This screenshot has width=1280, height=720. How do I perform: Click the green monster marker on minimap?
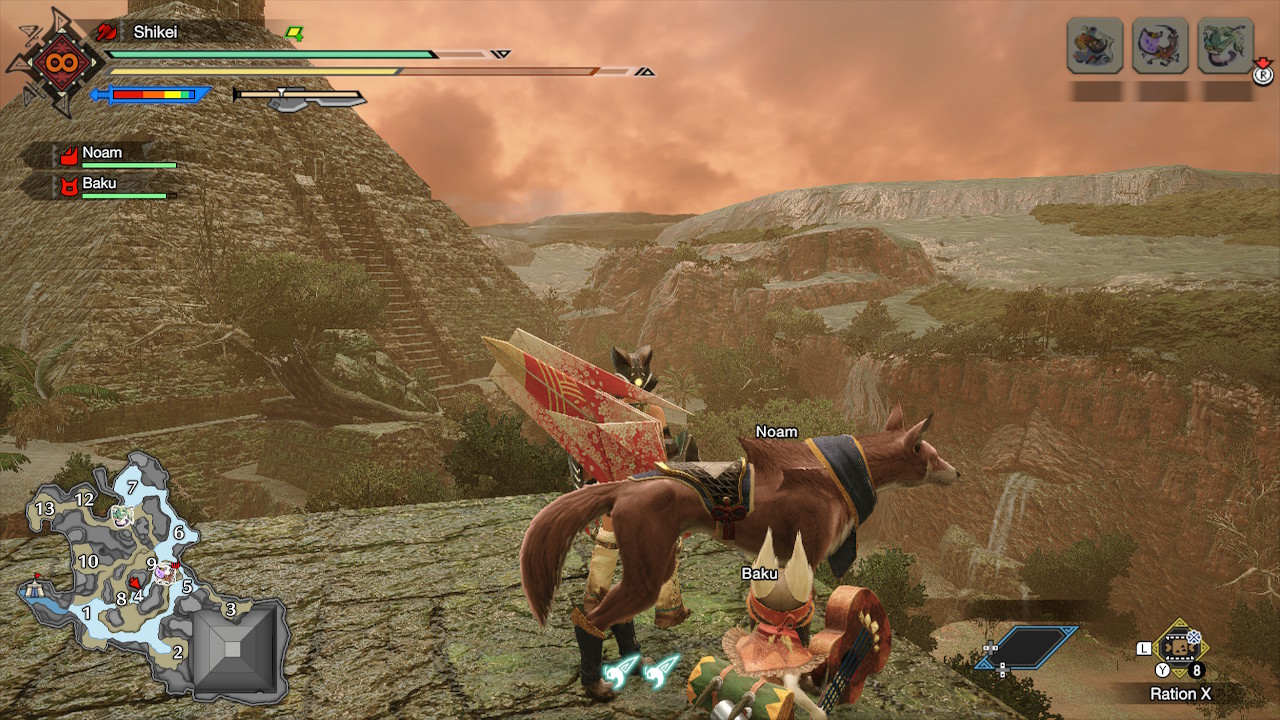(122, 514)
